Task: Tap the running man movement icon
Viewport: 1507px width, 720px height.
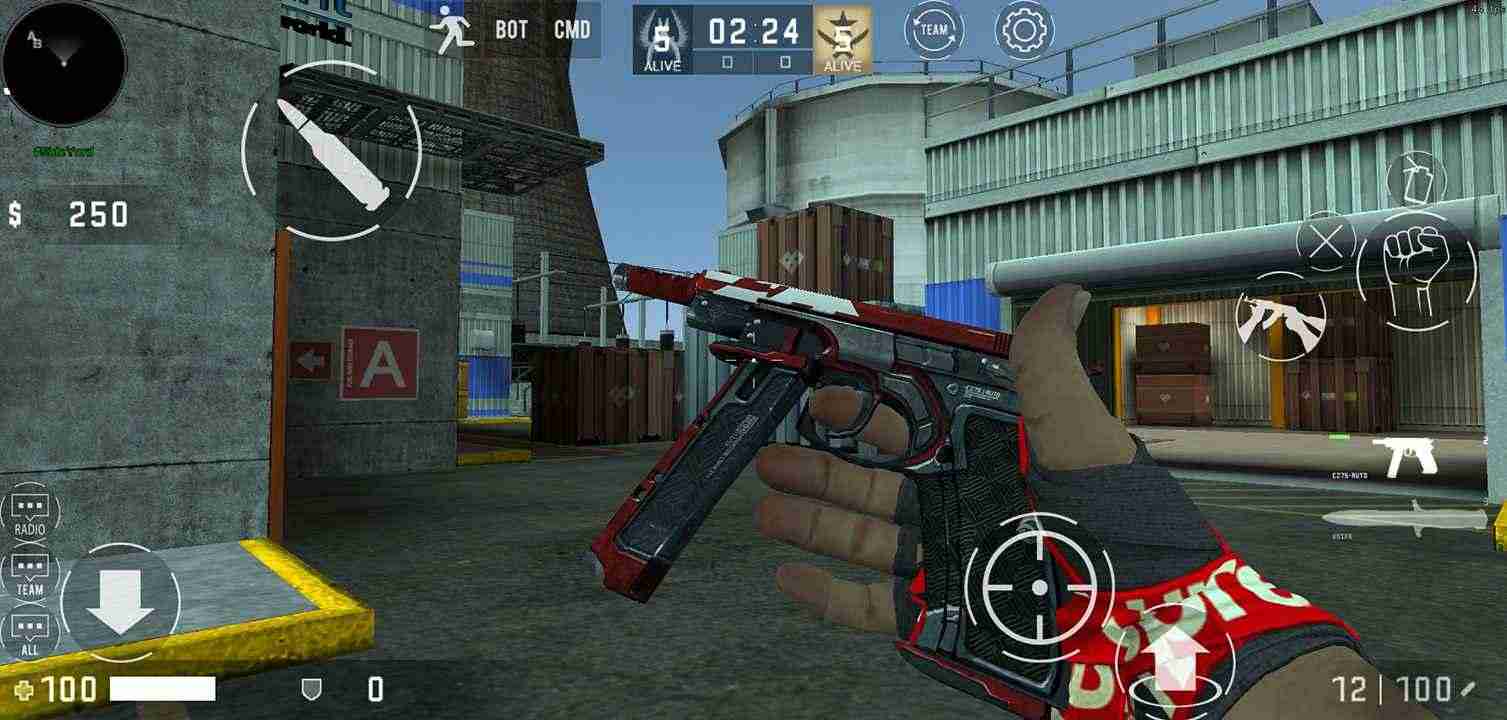Action: (x=452, y=29)
